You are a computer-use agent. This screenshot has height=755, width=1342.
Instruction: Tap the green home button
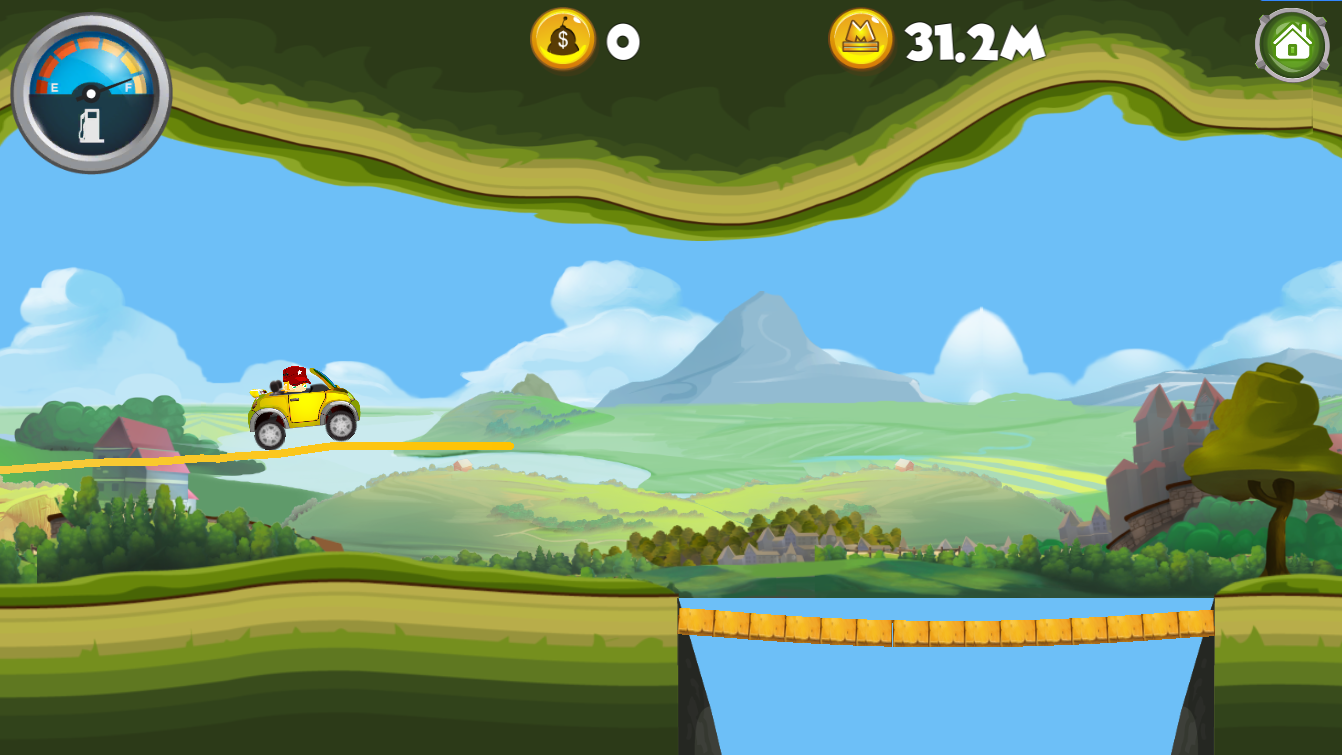coord(1291,45)
